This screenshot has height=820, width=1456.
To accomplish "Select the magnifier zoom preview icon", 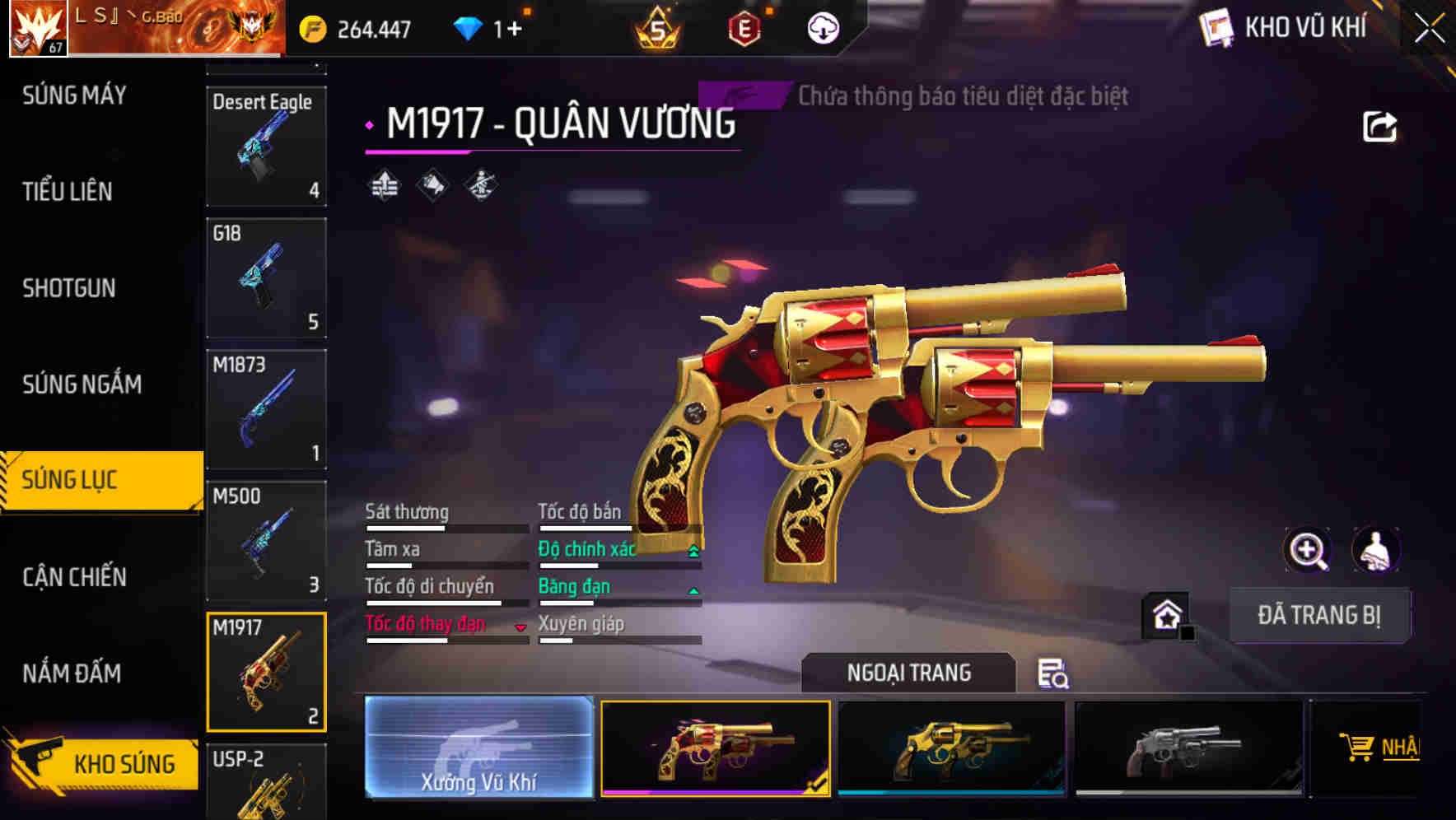I will pyautogui.click(x=1306, y=550).
